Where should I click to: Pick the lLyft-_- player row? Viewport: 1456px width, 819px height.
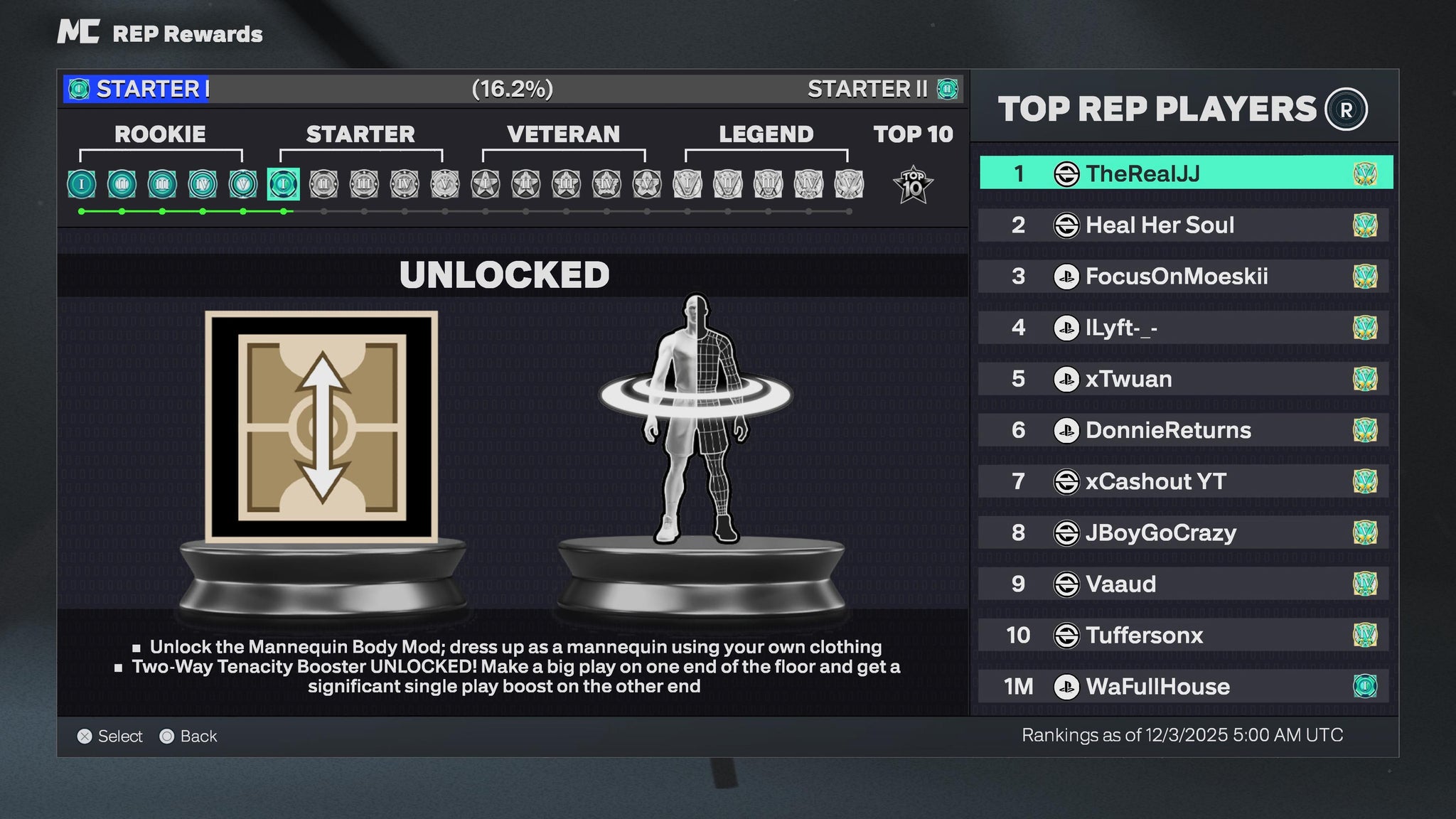coord(1184,328)
